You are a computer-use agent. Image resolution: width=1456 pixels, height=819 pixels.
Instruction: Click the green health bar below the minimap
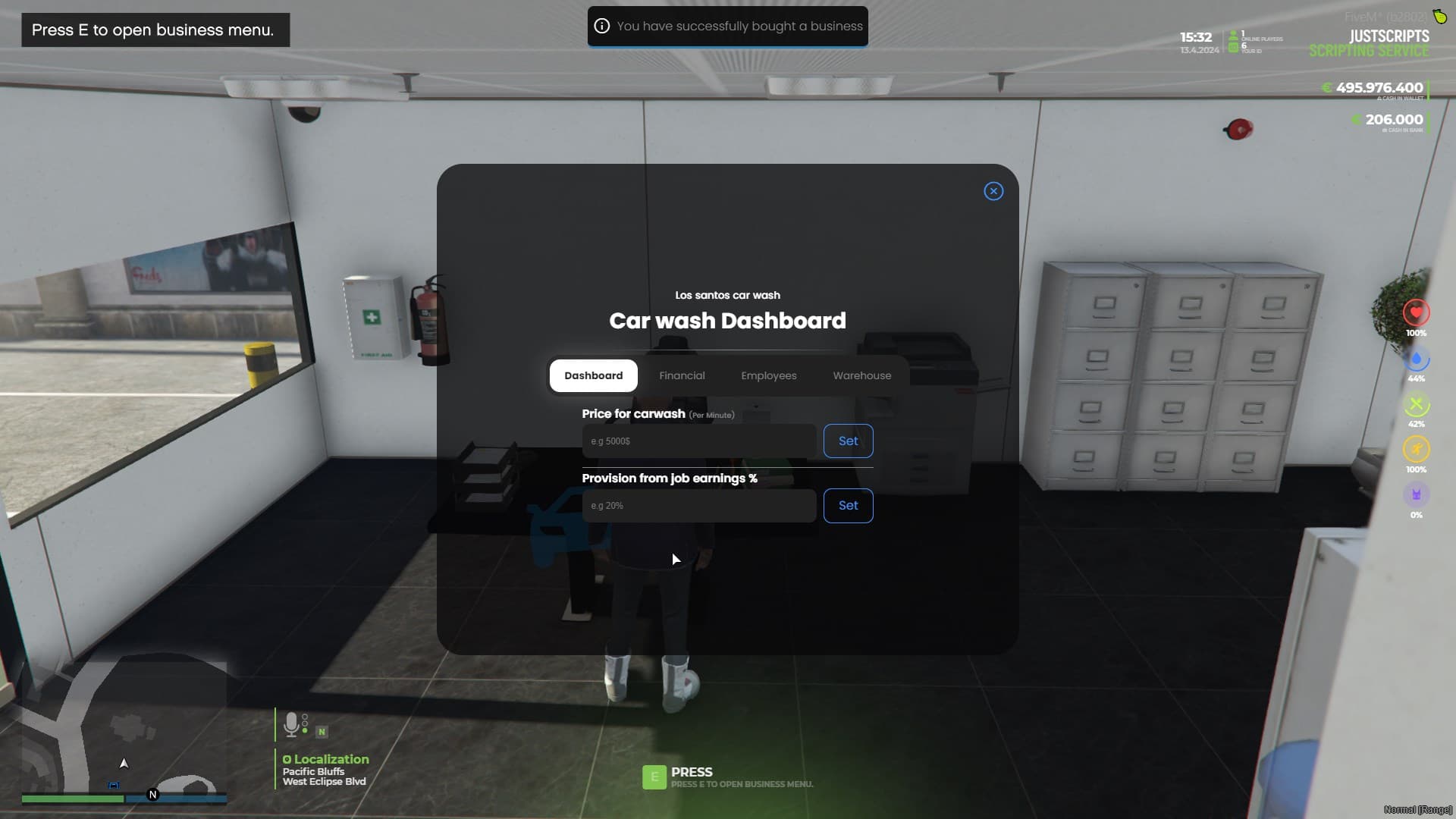72,799
